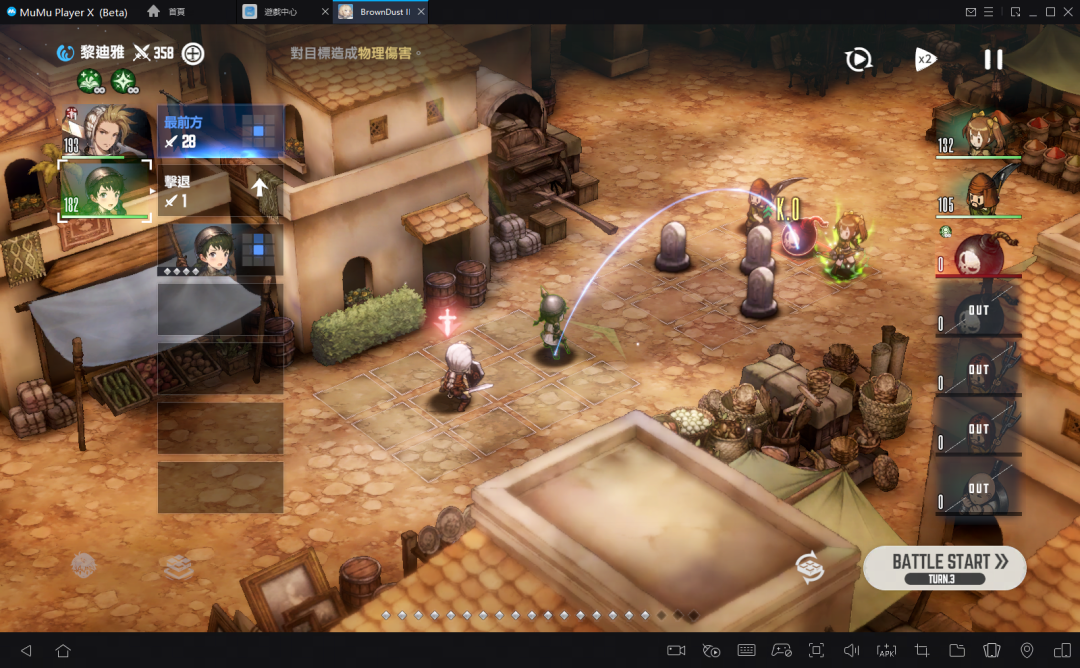
Task: Click the rotating arrows swap icon
Action: coord(810,567)
